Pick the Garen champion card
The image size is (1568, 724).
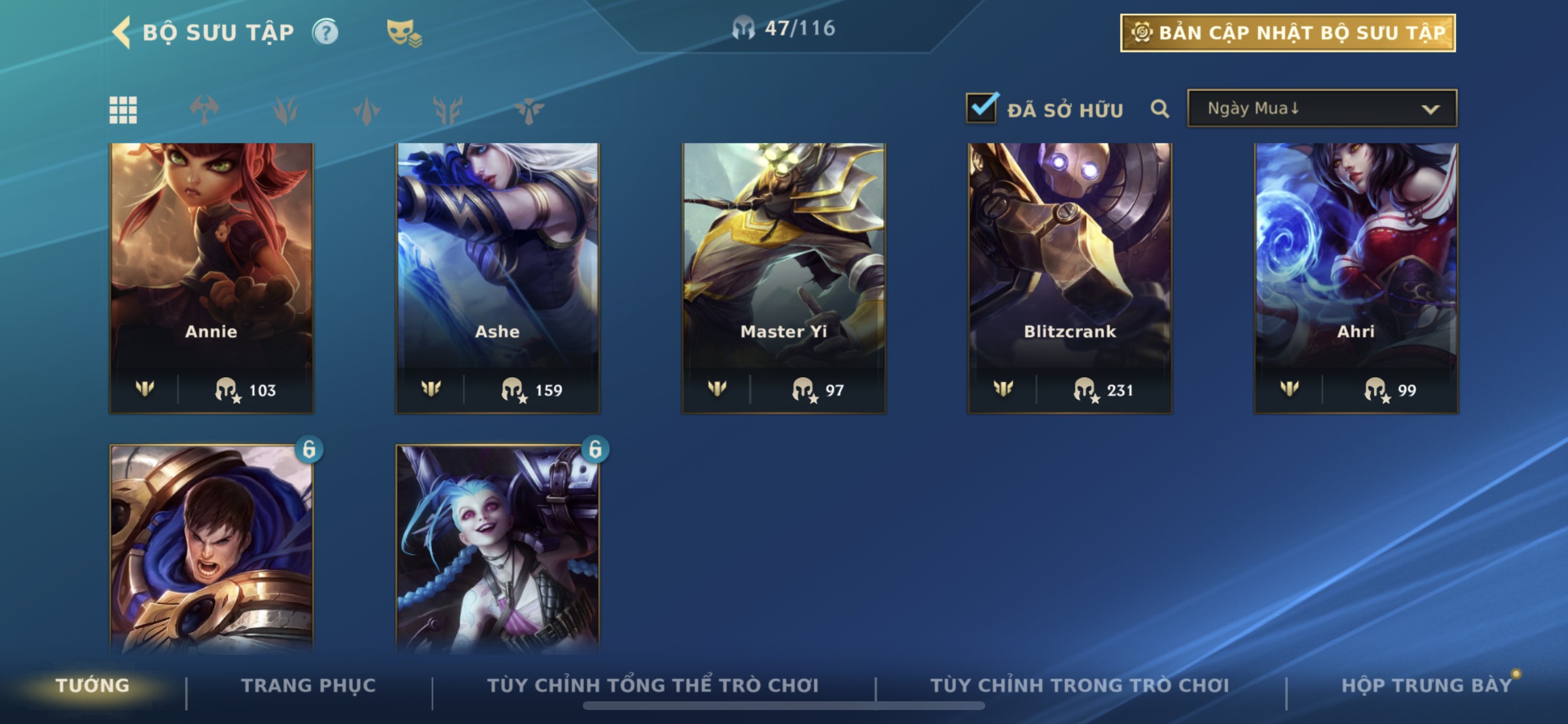click(211, 547)
